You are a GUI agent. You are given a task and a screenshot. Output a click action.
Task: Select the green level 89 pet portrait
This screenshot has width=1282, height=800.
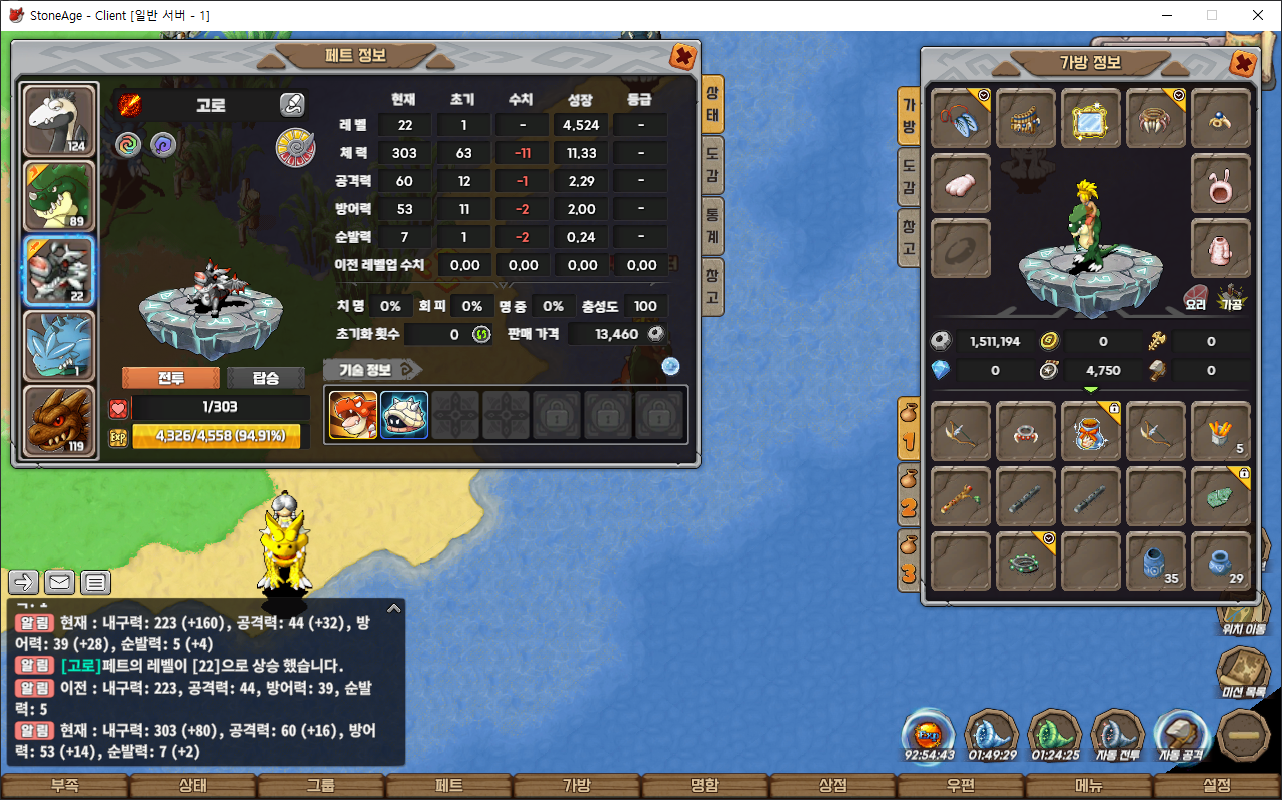(x=59, y=196)
